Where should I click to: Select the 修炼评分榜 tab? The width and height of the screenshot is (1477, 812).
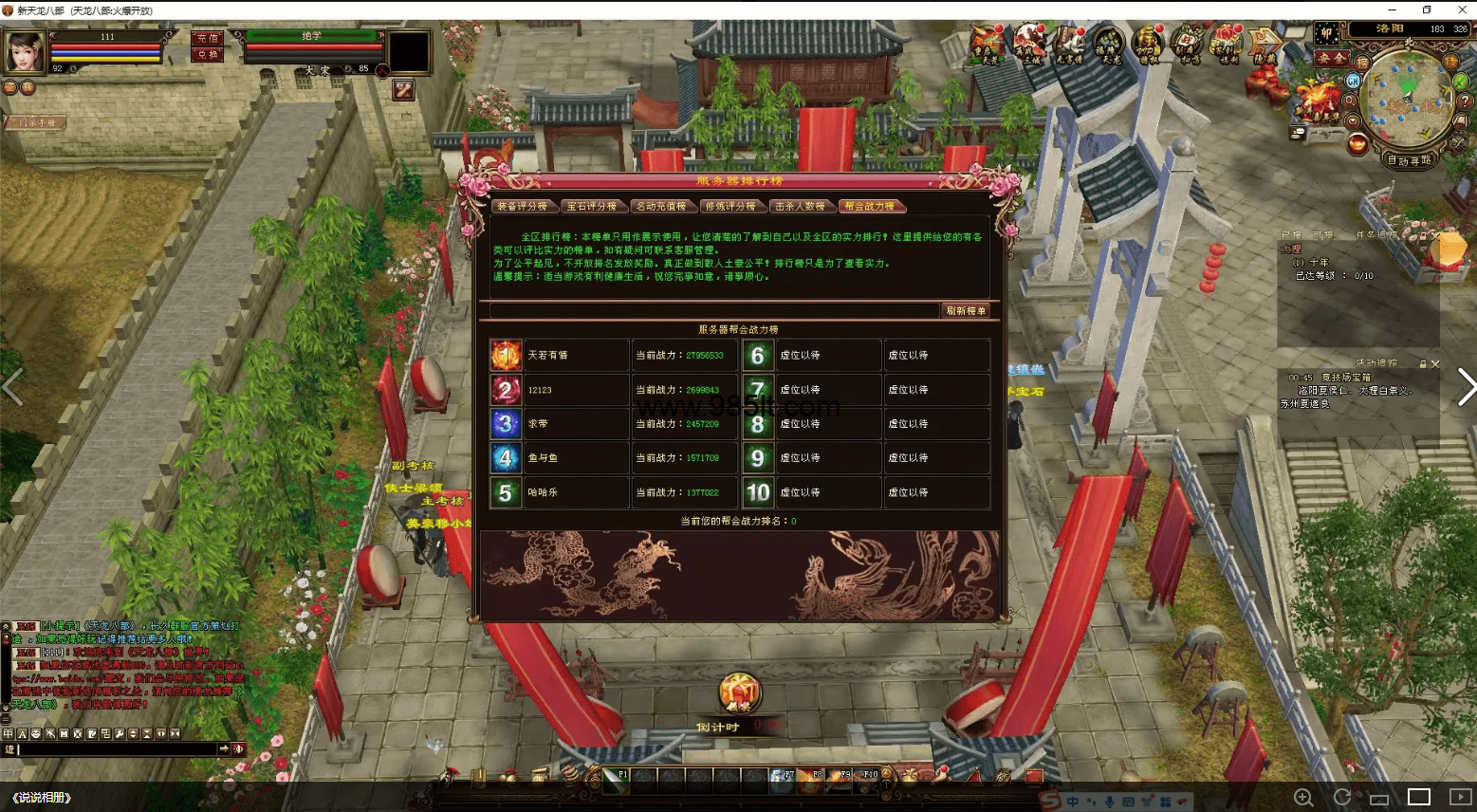pyautogui.click(x=730, y=206)
